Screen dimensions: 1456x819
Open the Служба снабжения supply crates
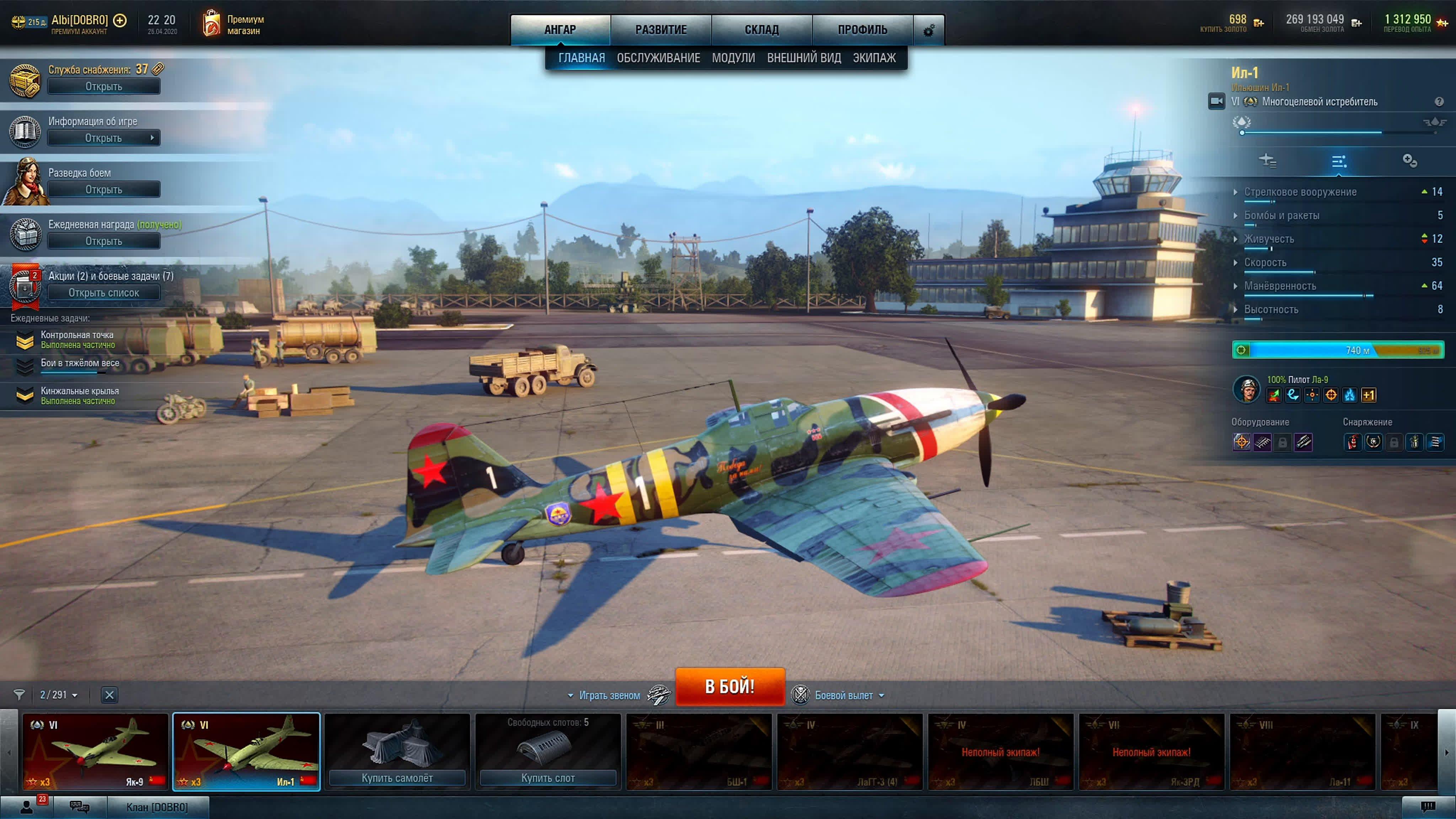click(103, 86)
